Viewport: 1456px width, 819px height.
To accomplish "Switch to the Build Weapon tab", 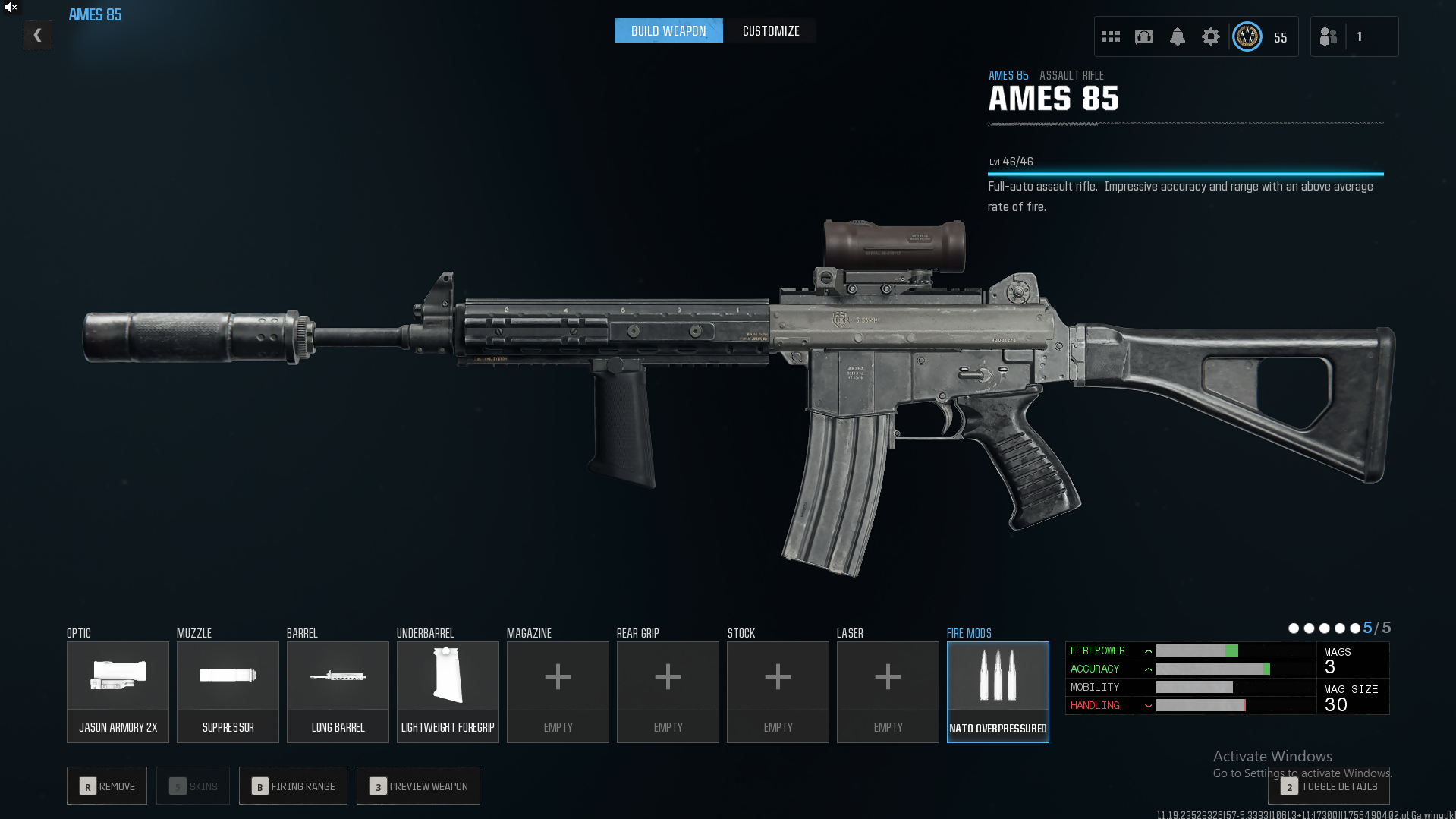I will point(668,31).
